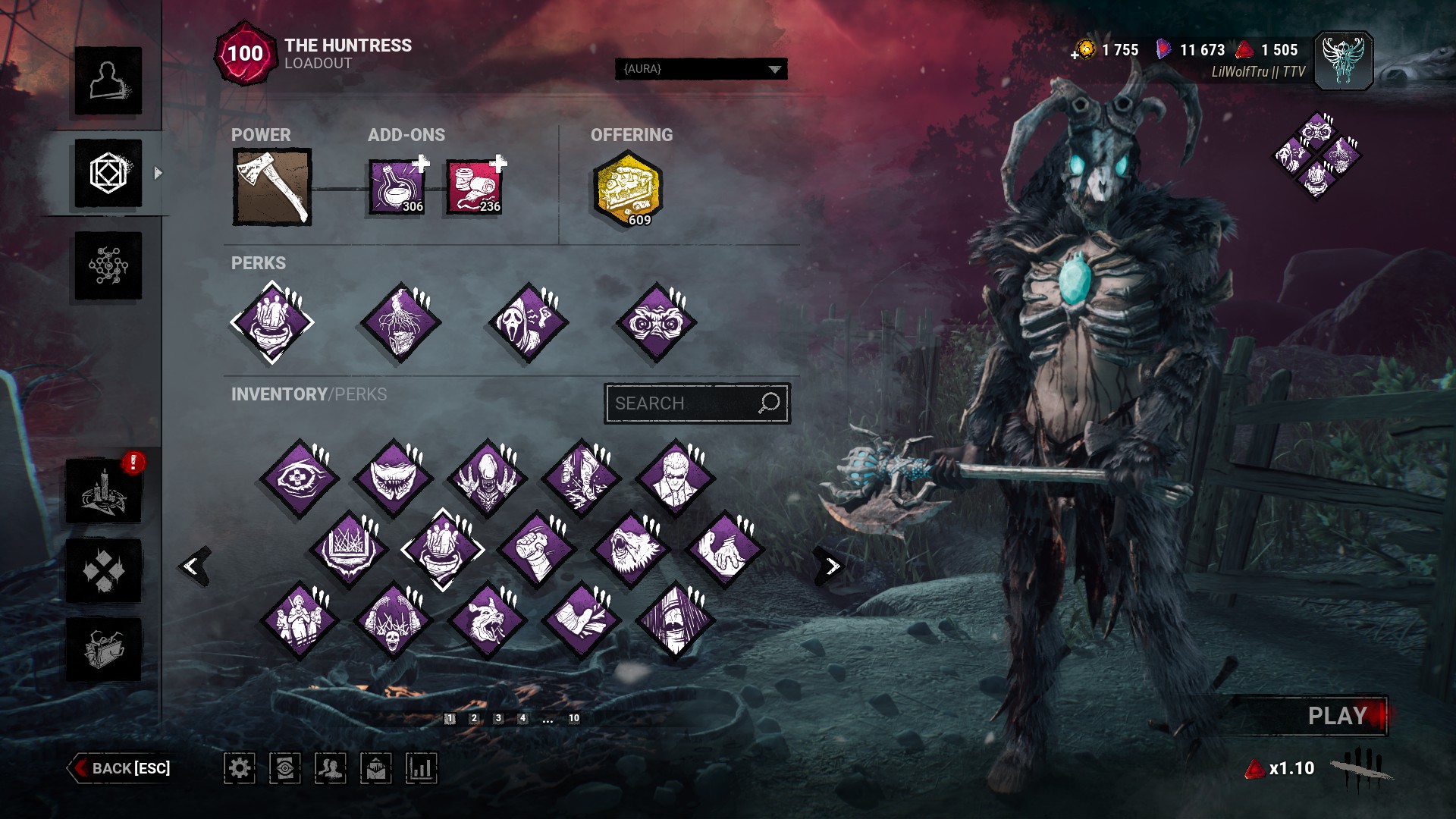Go back with the BACK button
1456x819 pixels.
(121, 768)
